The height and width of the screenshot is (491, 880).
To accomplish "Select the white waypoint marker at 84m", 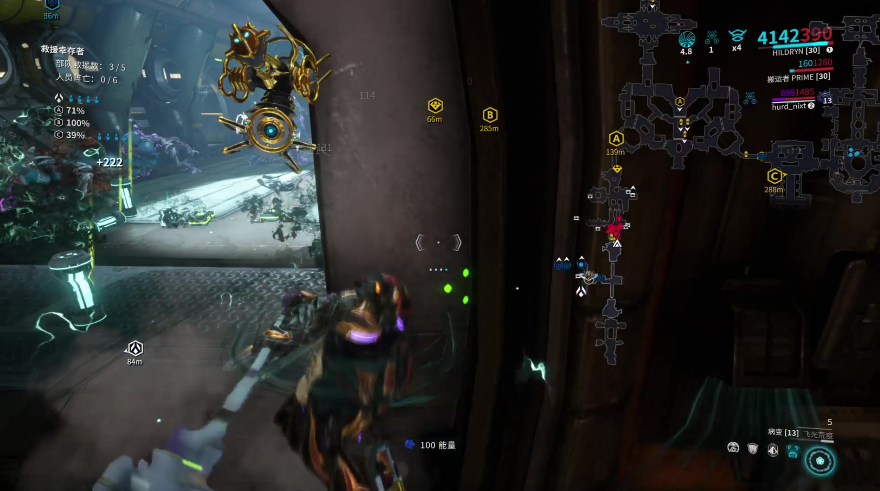I will click(x=134, y=348).
